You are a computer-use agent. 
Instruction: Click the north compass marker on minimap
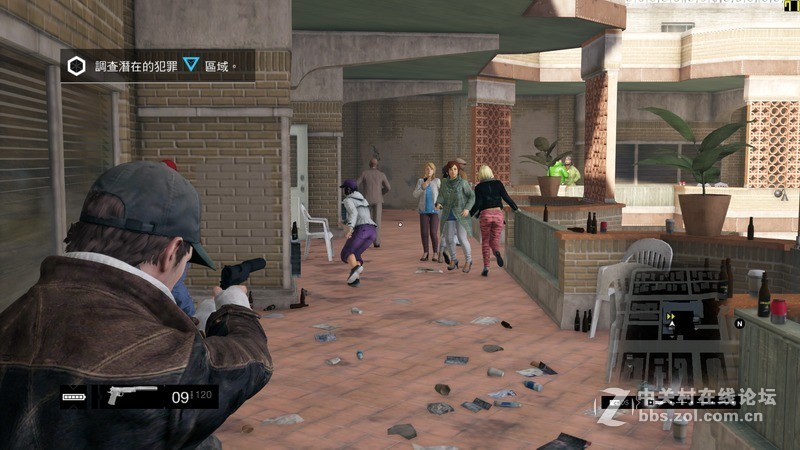[740, 323]
